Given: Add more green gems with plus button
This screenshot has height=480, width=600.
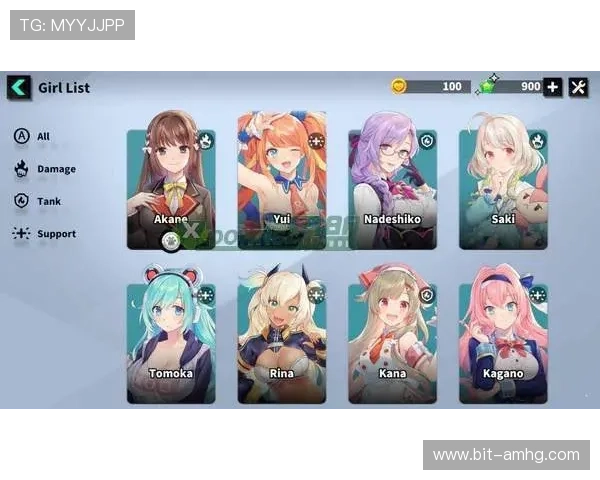Looking at the screenshot, I should pyautogui.click(x=553, y=87).
